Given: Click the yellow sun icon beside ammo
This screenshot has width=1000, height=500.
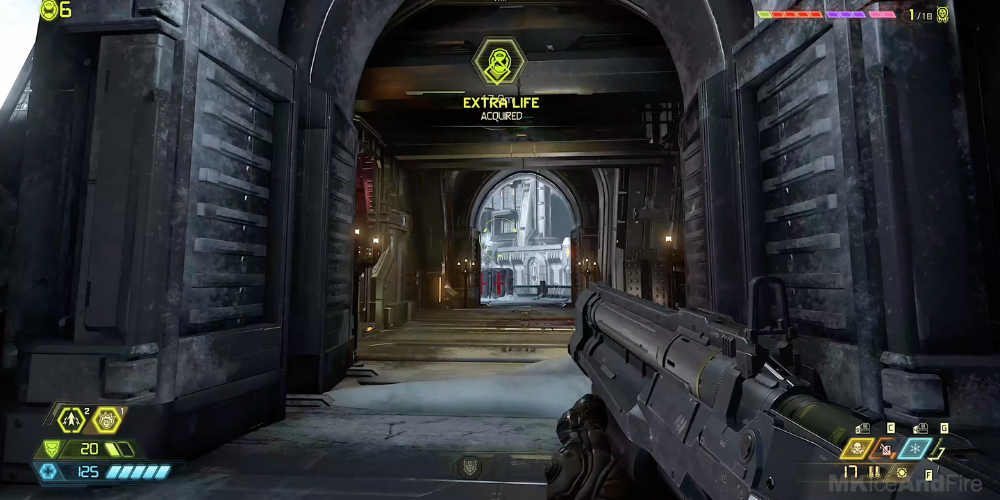Looking at the screenshot, I should pyautogui.click(x=901, y=472).
